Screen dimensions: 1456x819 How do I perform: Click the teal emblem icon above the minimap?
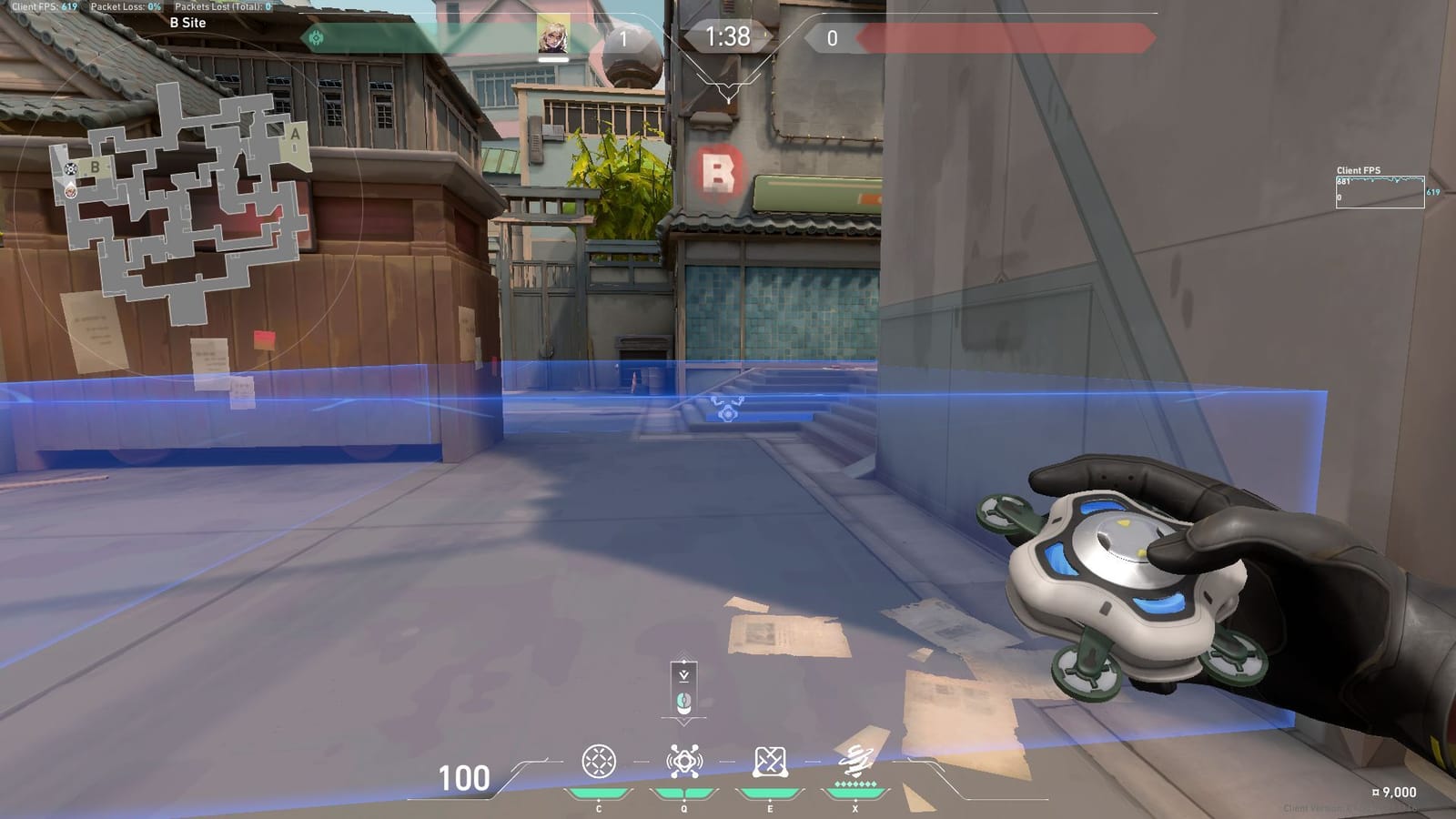click(316, 38)
